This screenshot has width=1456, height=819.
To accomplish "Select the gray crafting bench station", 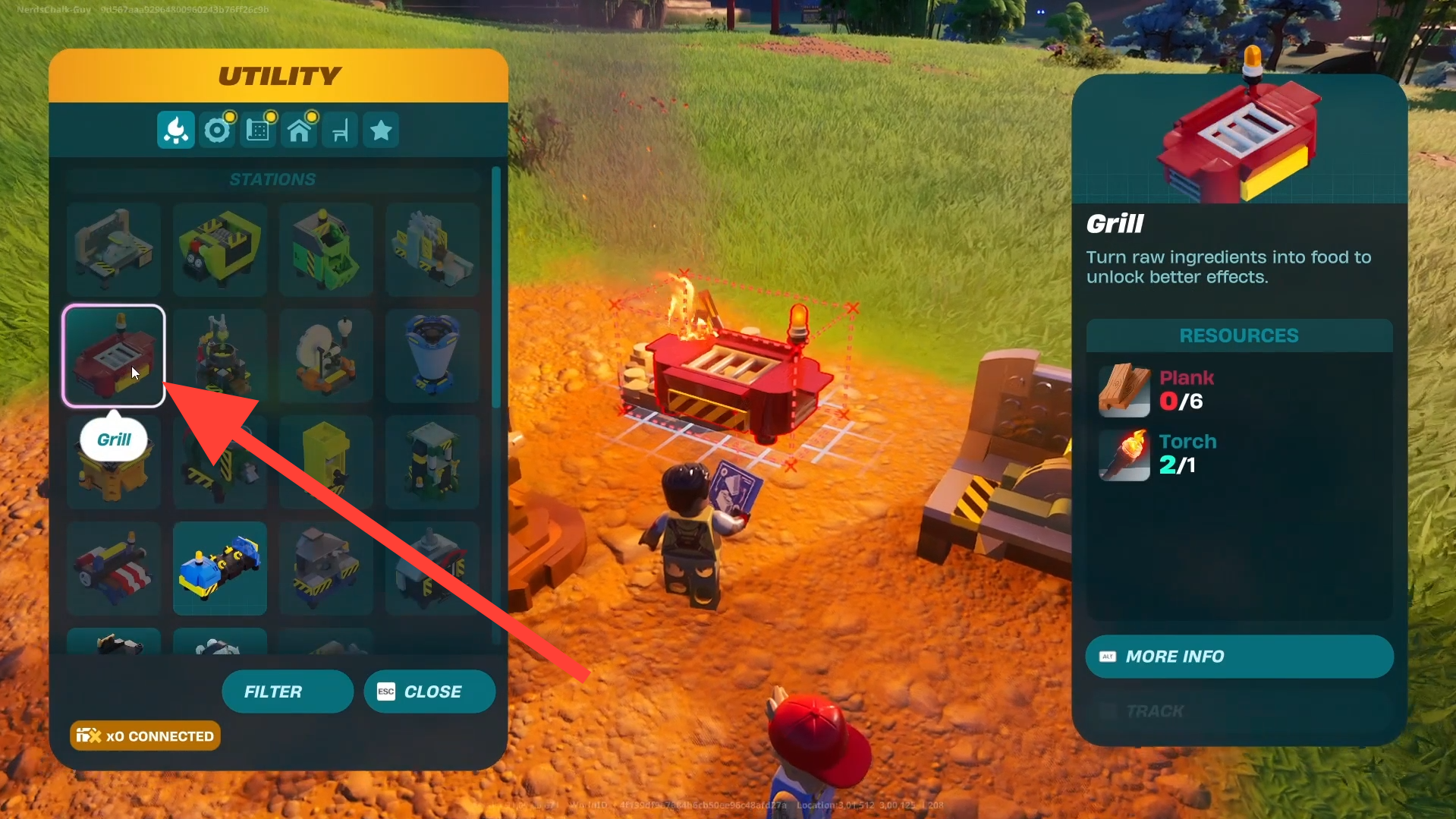I will pyautogui.click(x=114, y=250).
